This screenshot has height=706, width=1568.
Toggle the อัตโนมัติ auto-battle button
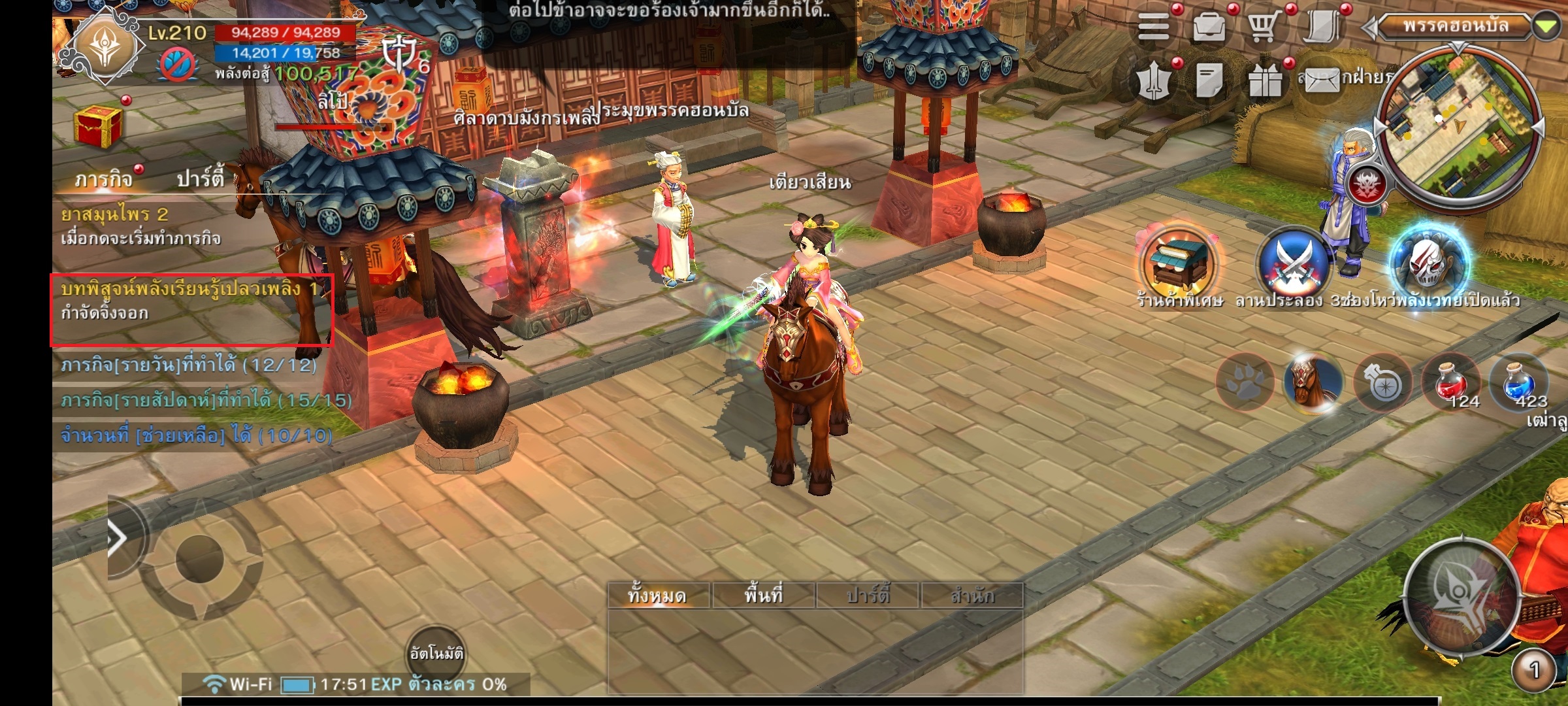(436, 653)
